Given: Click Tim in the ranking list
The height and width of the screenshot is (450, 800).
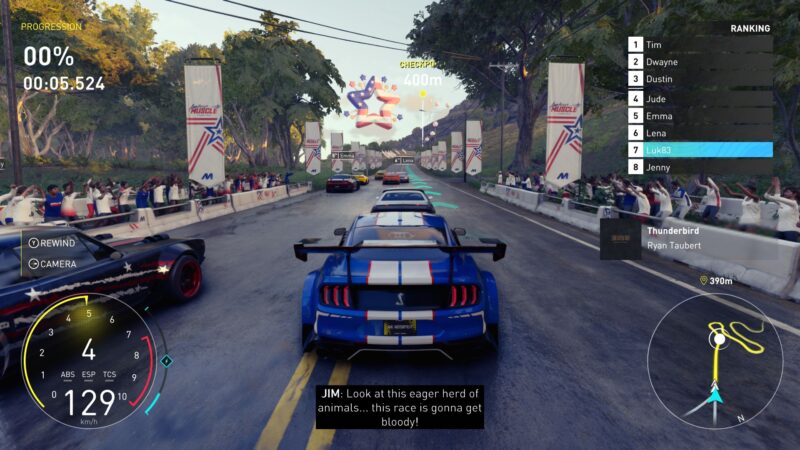Looking at the screenshot, I should click(700, 45).
